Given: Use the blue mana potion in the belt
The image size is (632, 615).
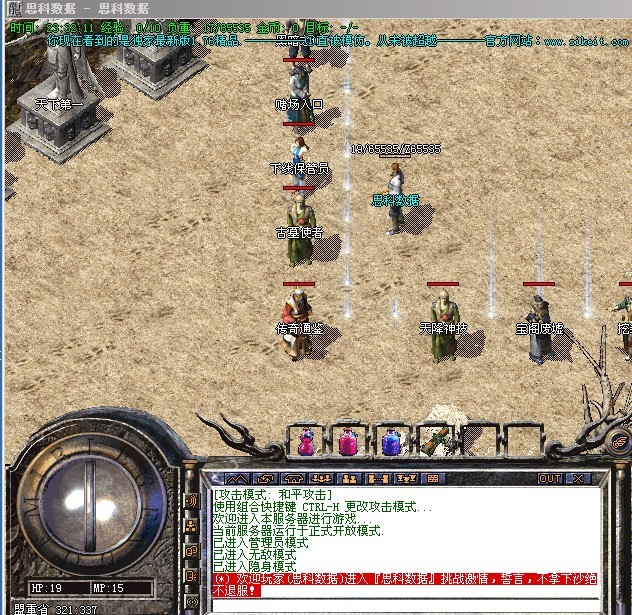Looking at the screenshot, I should pos(390,441).
